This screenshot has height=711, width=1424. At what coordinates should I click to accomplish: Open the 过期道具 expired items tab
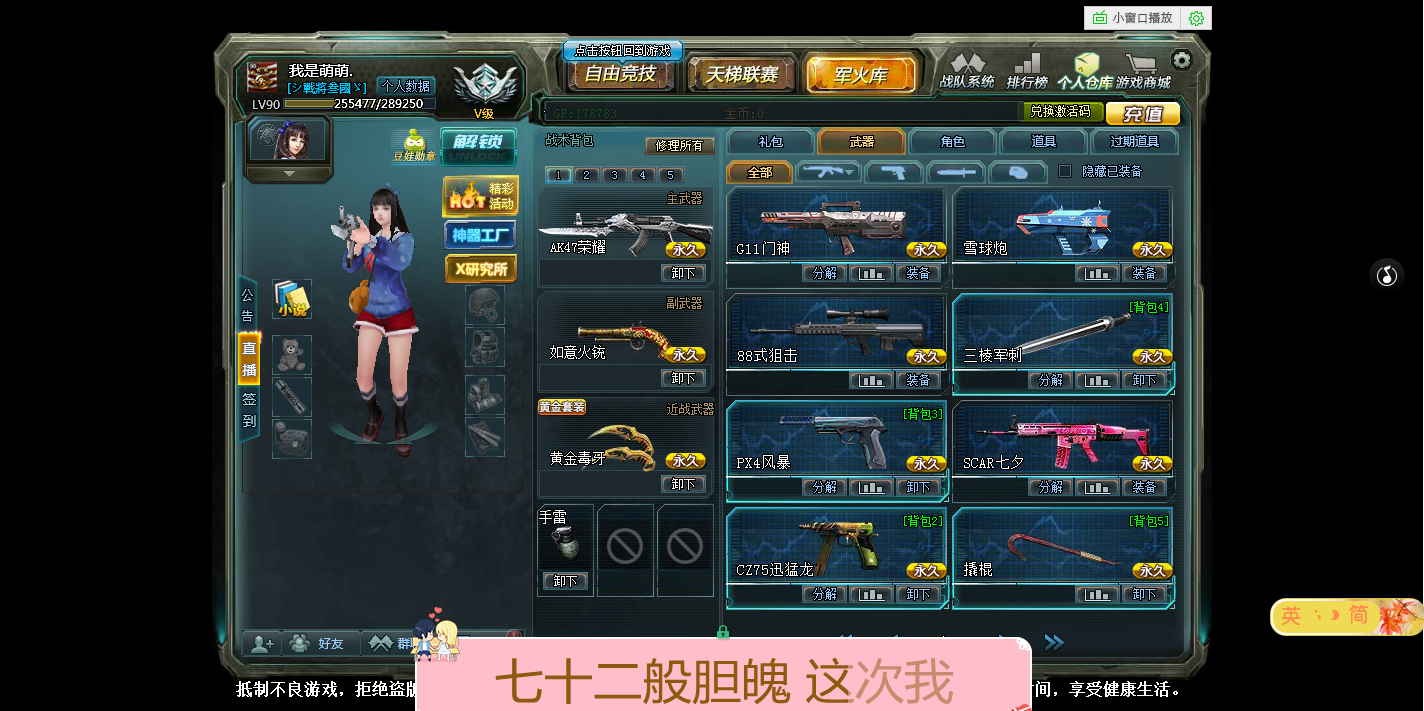pyautogui.click(x=1134, y=142)
